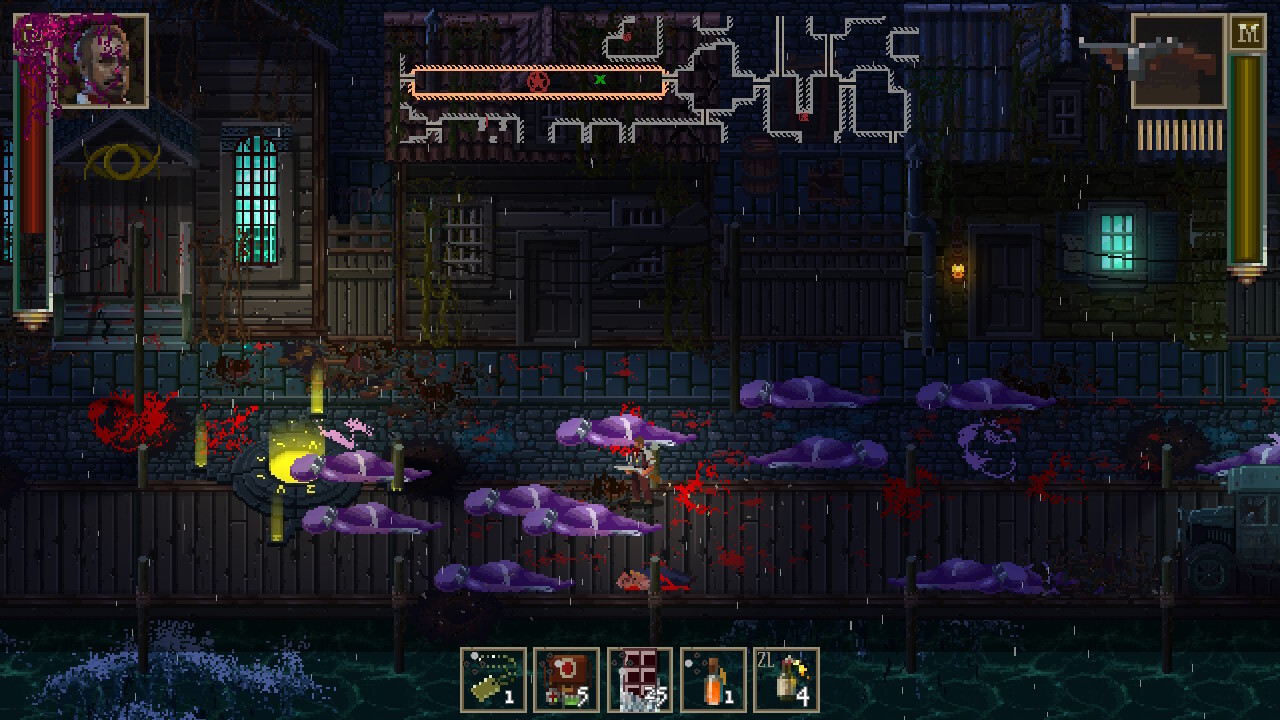Click the red pentagram marker on minimap
The width and height of the screenshot is (1280, 720).
click(x=538, y=81)
